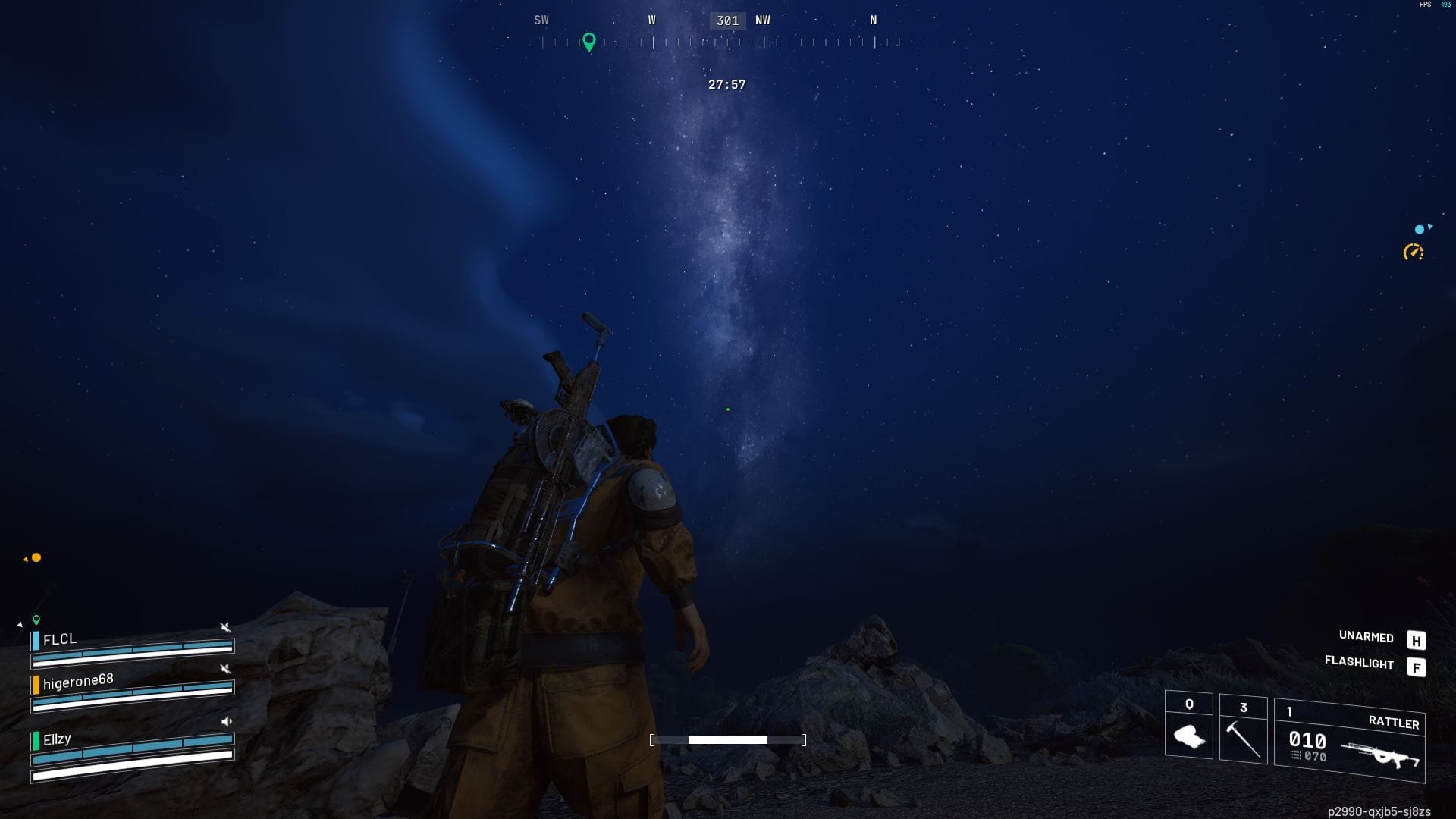
Task: Mute Ellzy's speaker icon
Action: [x=227, y=721]
